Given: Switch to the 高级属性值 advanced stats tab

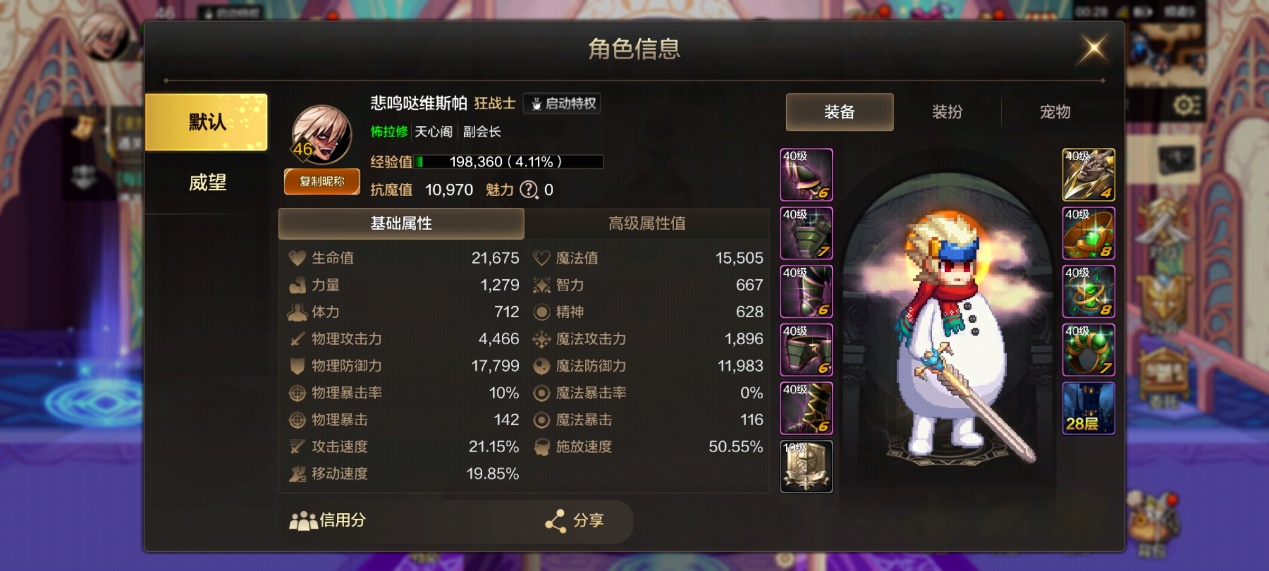Looking at the screenshot, I should pyautogui.click(x=647, y=223).
